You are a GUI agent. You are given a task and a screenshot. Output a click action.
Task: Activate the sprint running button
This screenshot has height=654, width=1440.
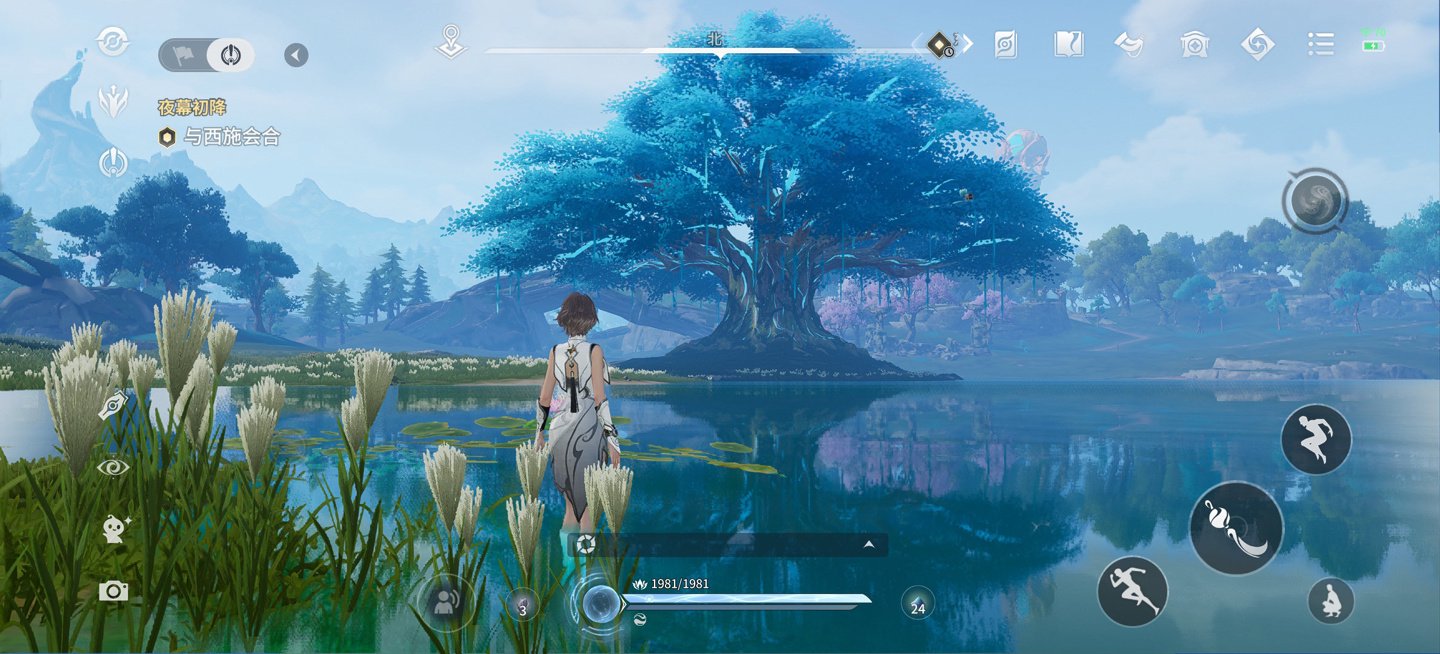[x=1133, y=591]
